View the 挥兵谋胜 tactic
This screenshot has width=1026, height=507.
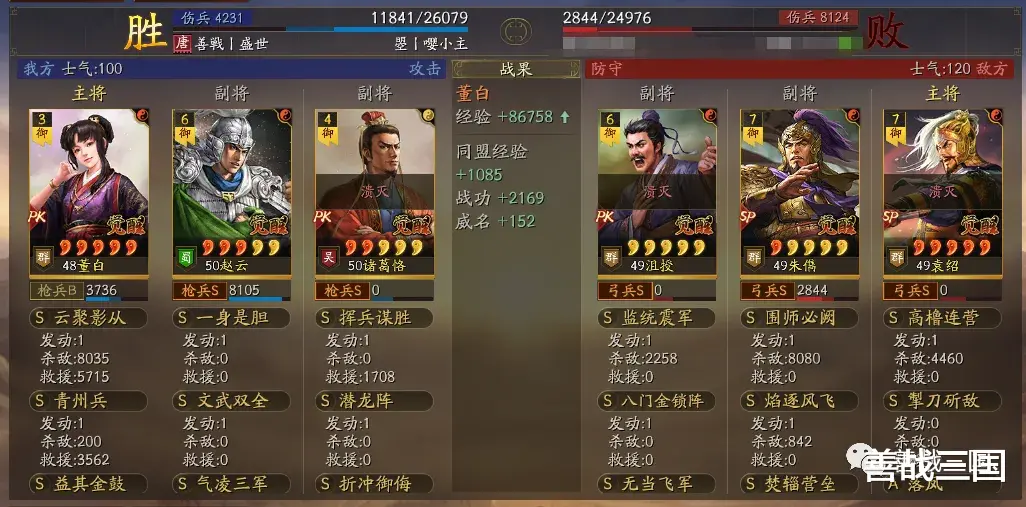tap(375, 318)
